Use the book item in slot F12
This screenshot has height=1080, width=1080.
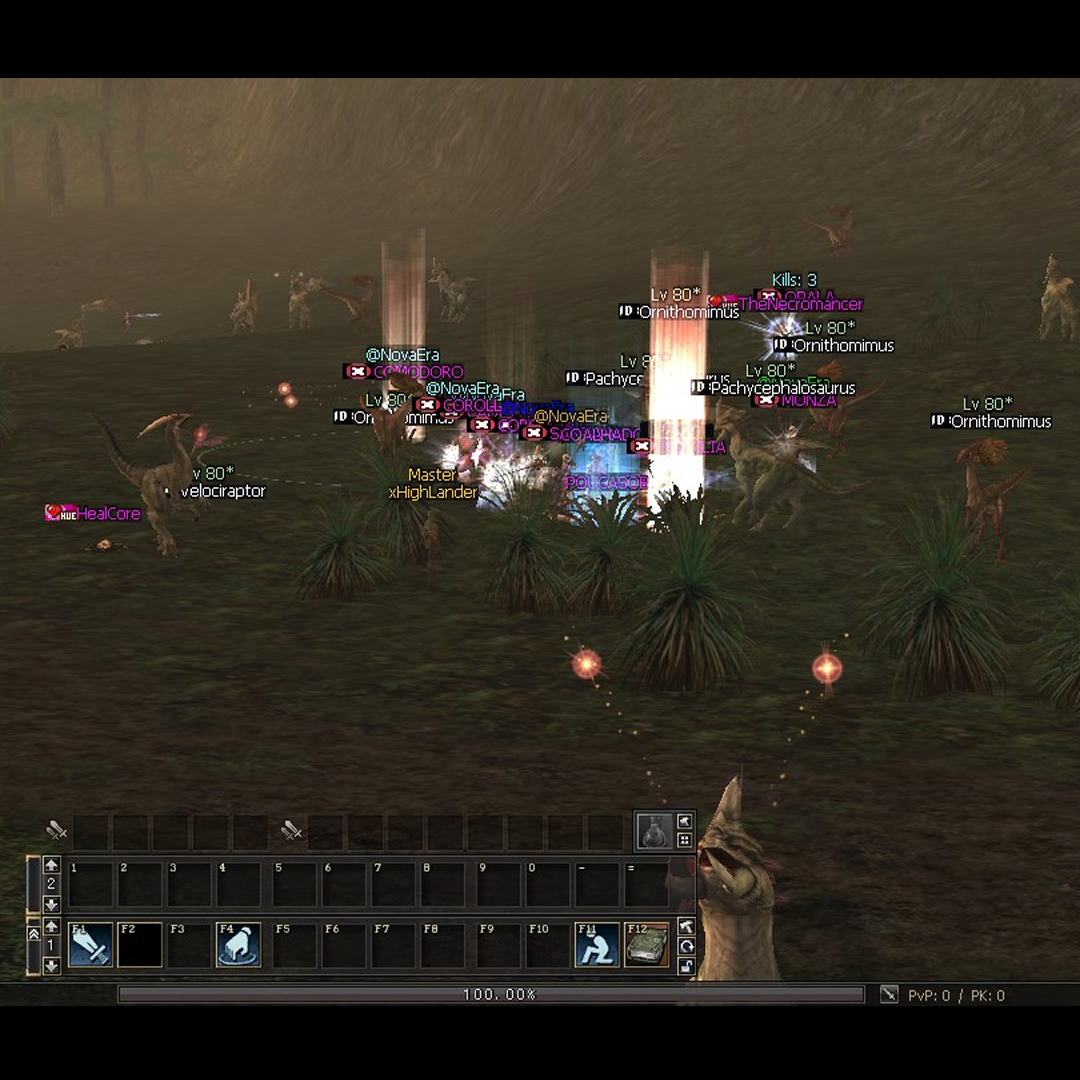click(x=646, y=945)
